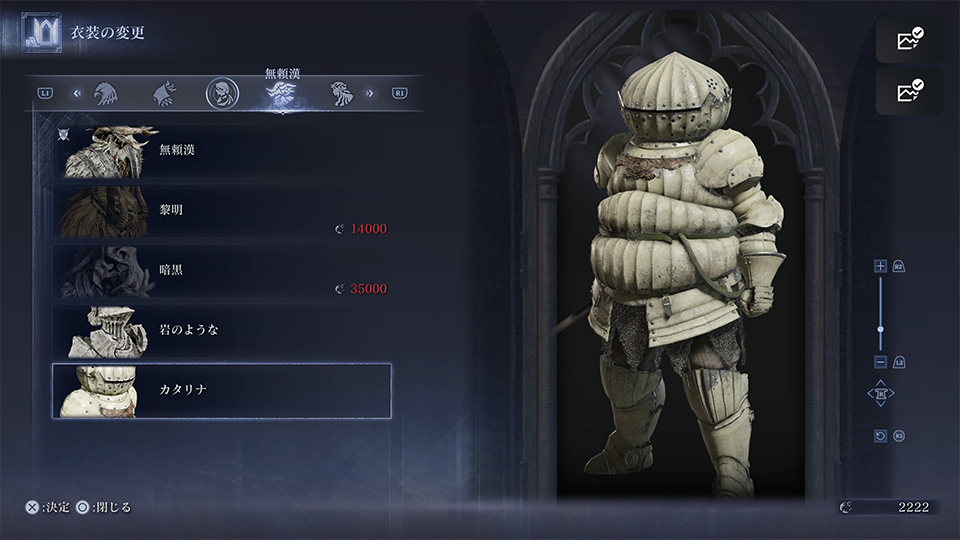Reset the preview with the circular arrow

pos(880,436)
